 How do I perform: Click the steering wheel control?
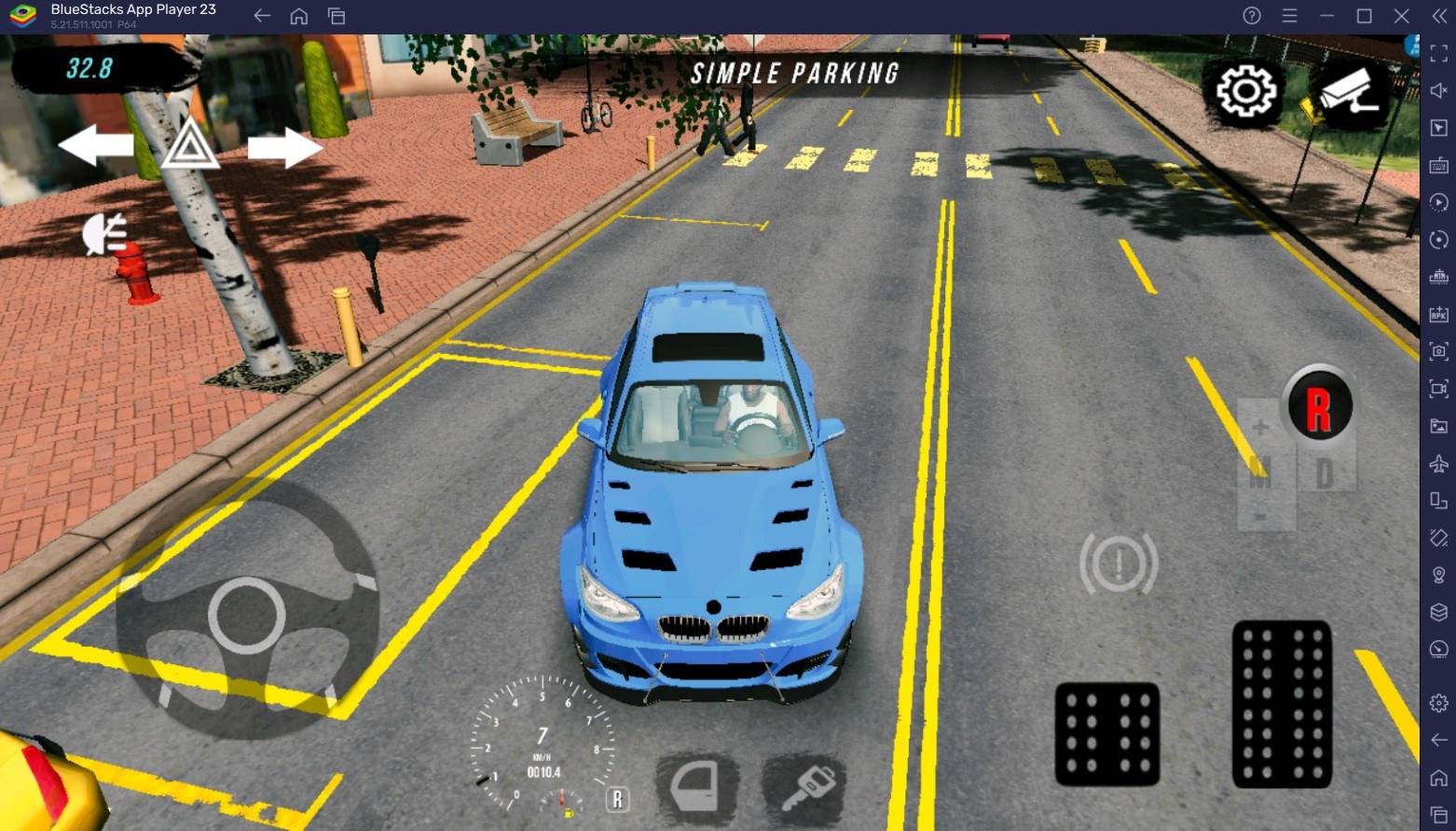pyautogui.click(x=247, y=615)
